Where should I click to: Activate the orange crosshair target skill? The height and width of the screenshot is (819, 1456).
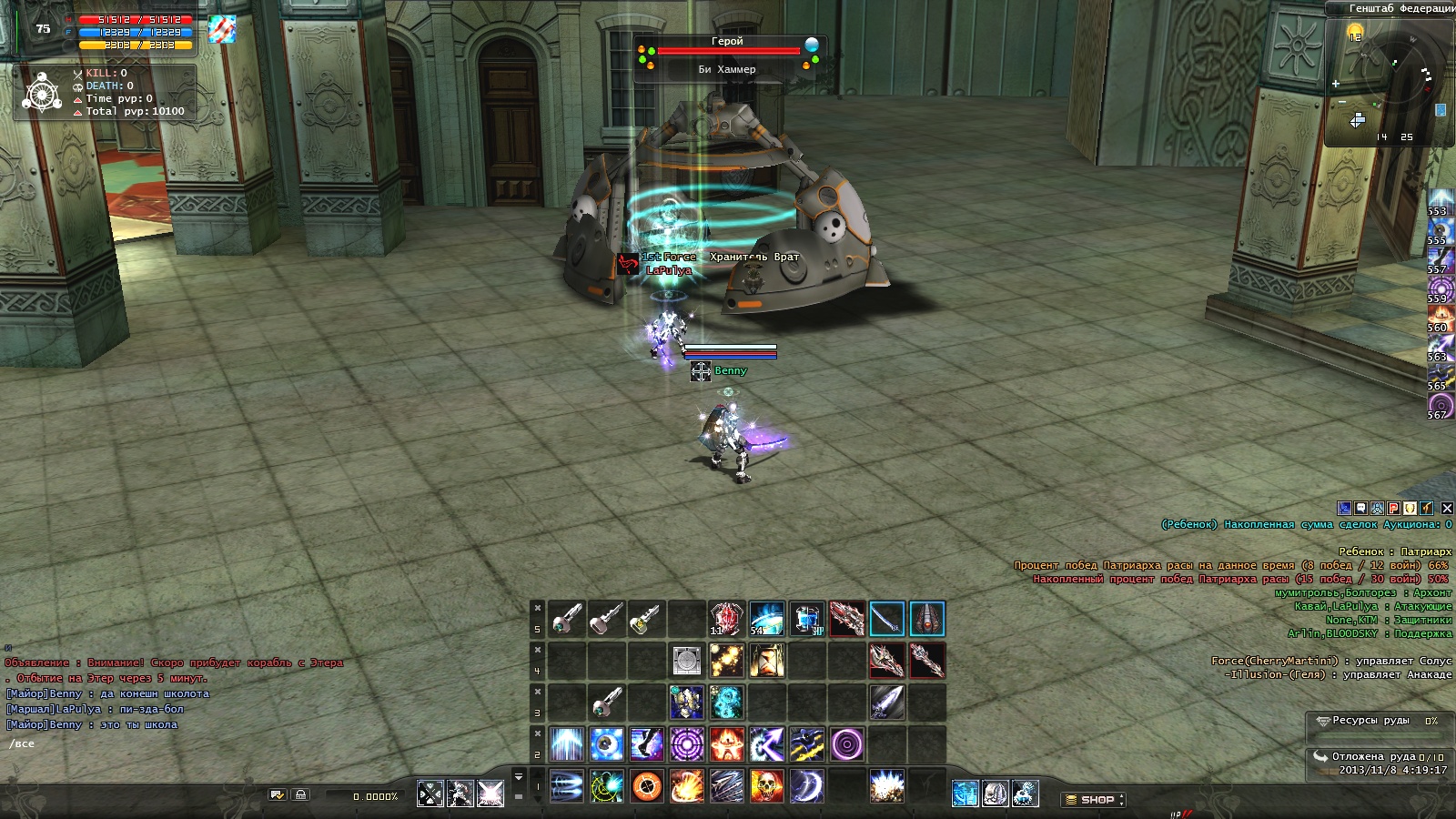tap(646, 786)
